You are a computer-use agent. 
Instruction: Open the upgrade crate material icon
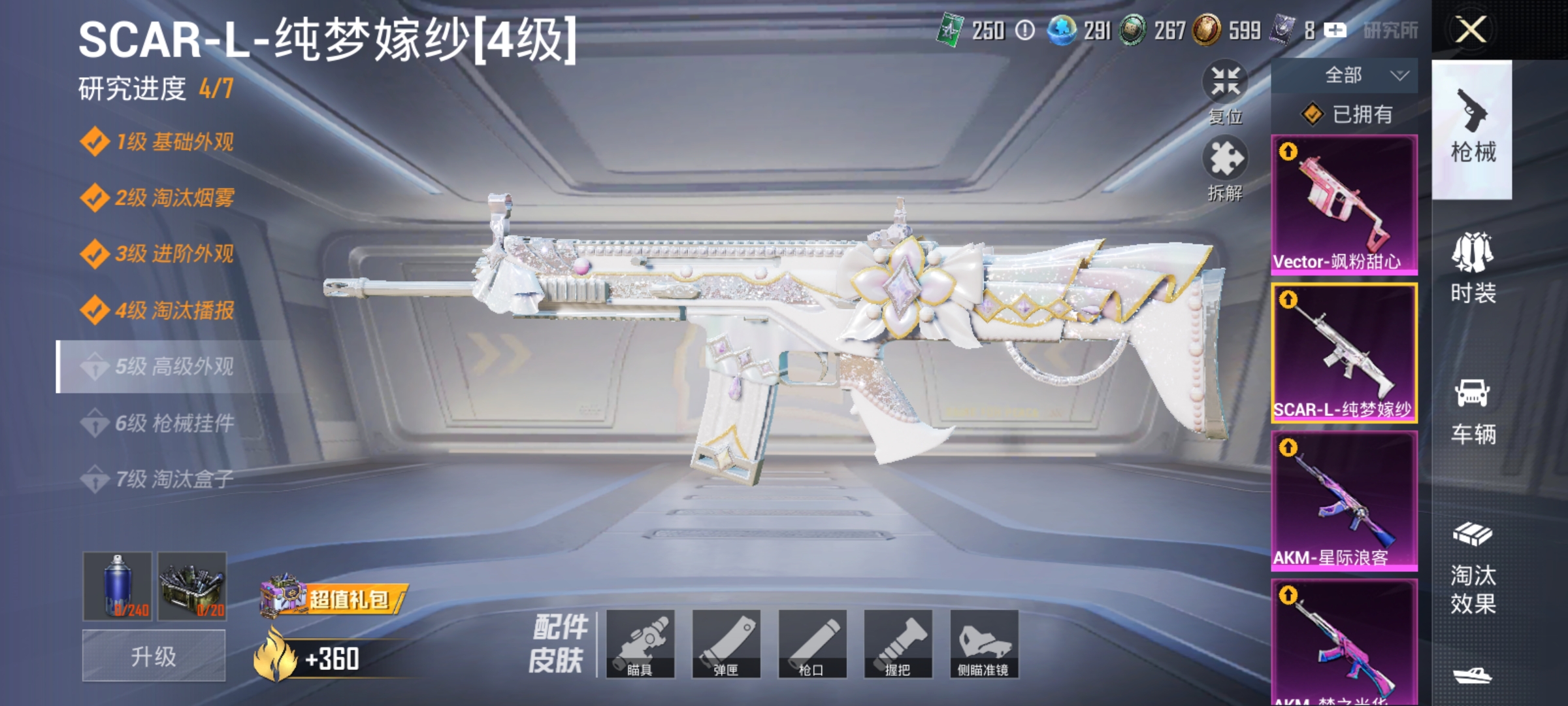[x=191, y=586]
